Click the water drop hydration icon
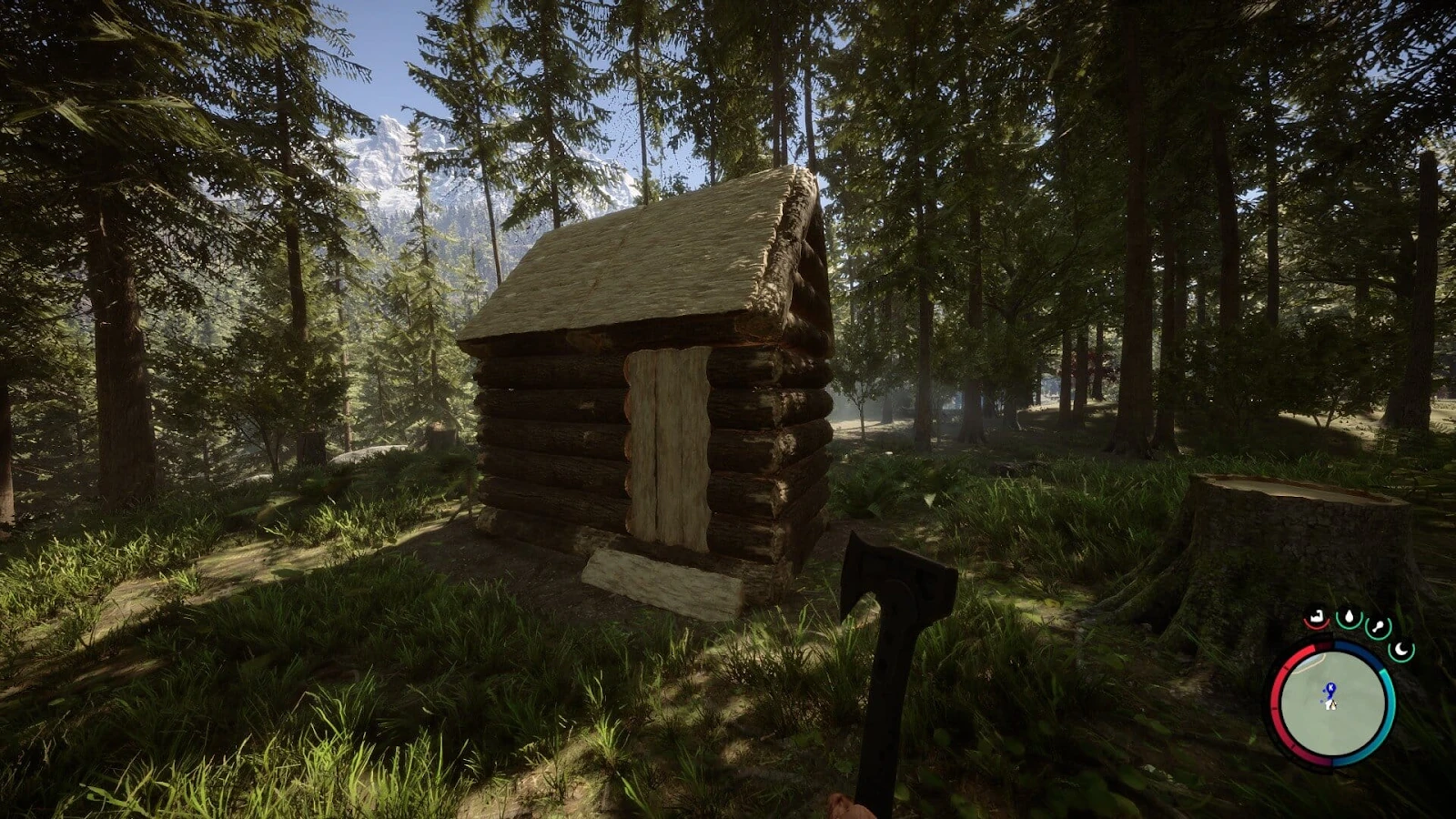This screenshot has width=1456, height=819. click(x=1350, y=618)
